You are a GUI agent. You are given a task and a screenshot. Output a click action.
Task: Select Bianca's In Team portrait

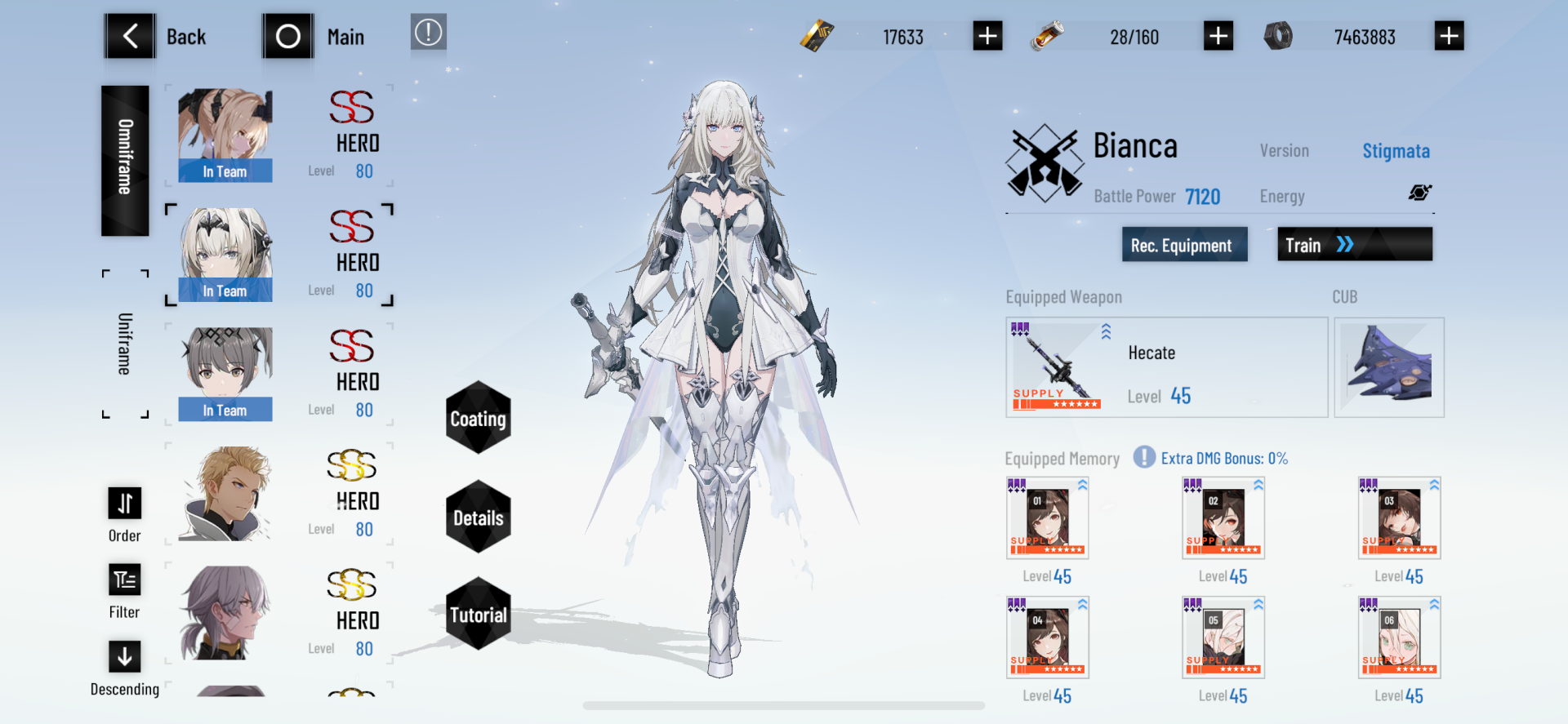[x=225, y=253]
